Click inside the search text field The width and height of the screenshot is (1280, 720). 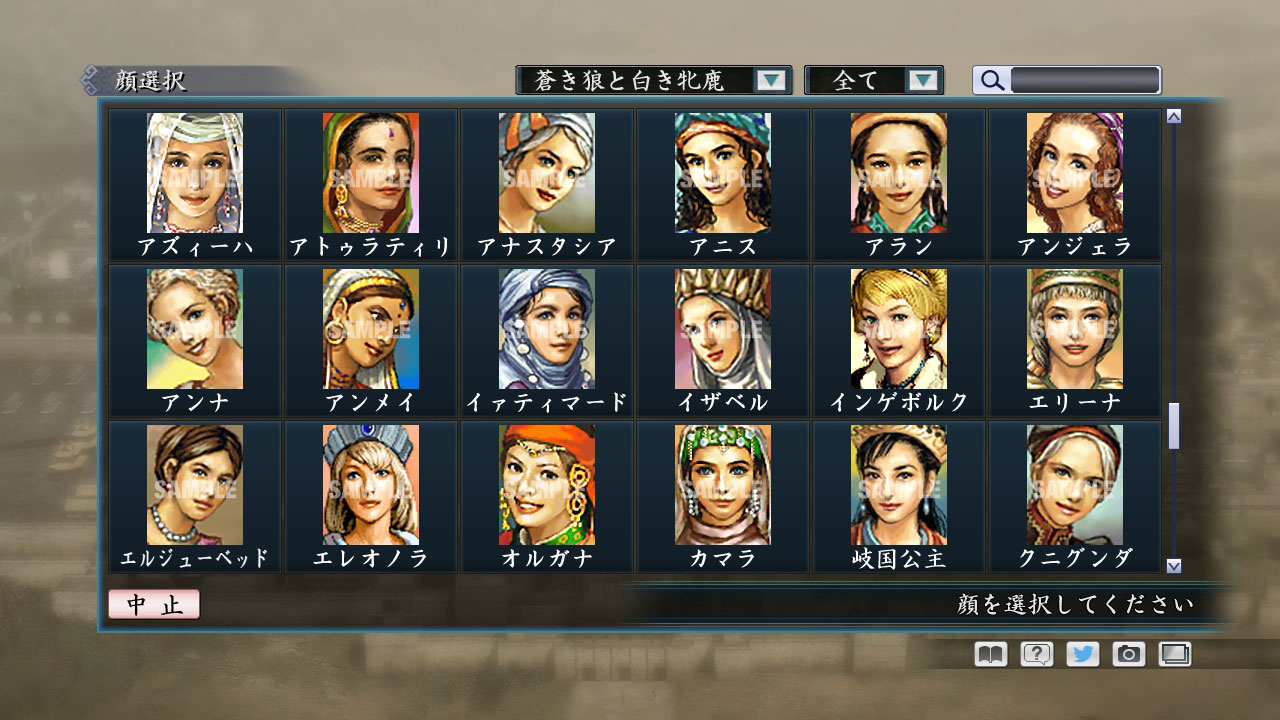pyautogui.click(x=1085, y=79)
